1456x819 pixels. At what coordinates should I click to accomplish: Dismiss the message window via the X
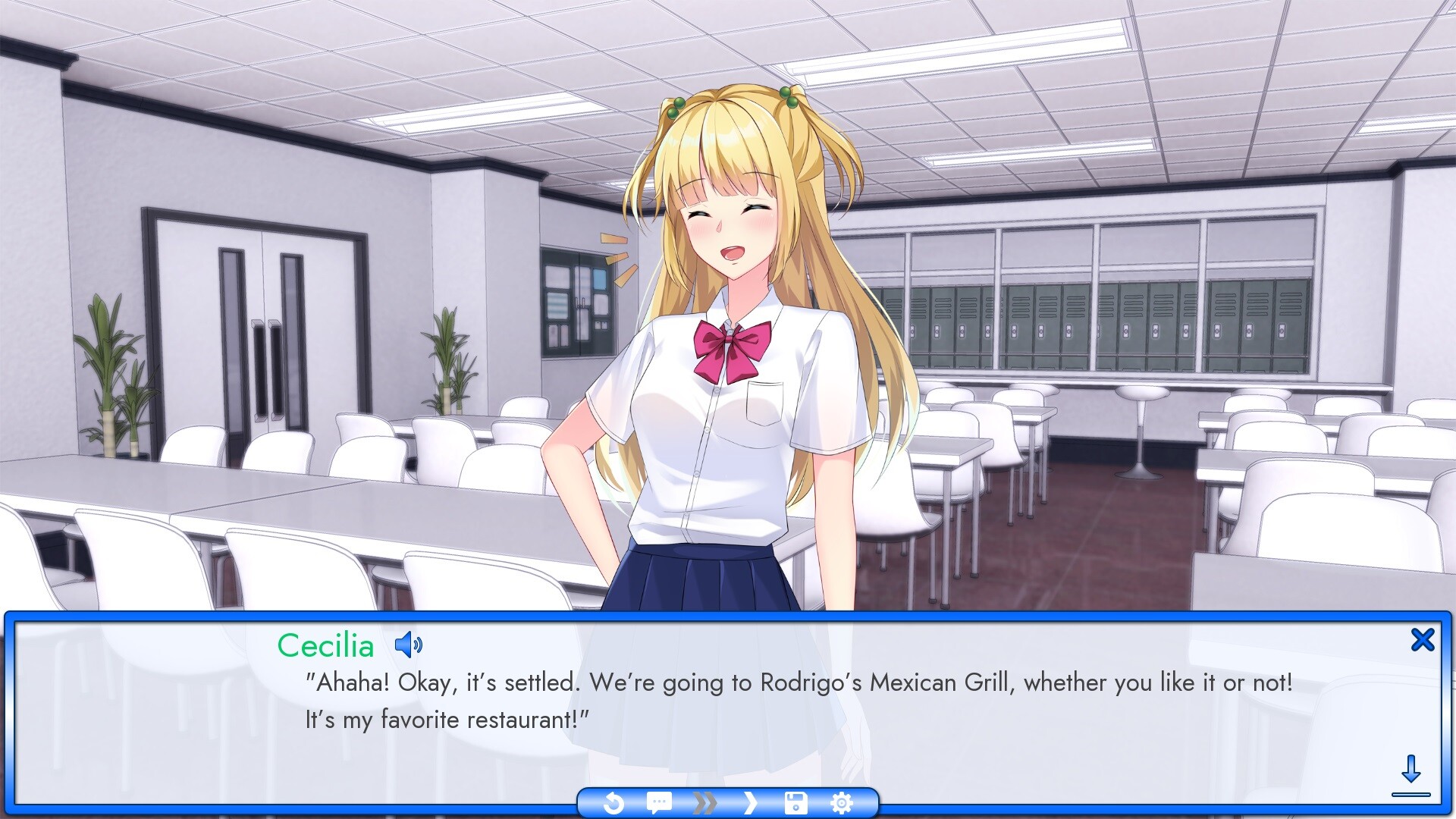[1423, 639]
